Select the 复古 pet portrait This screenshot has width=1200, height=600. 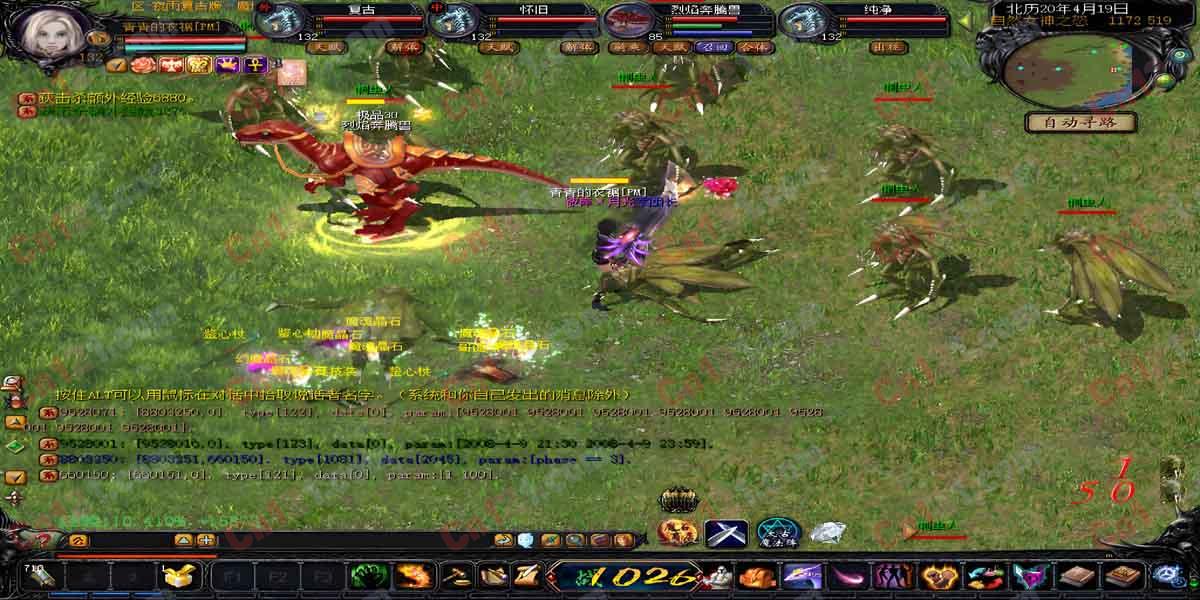click(286, 22)
